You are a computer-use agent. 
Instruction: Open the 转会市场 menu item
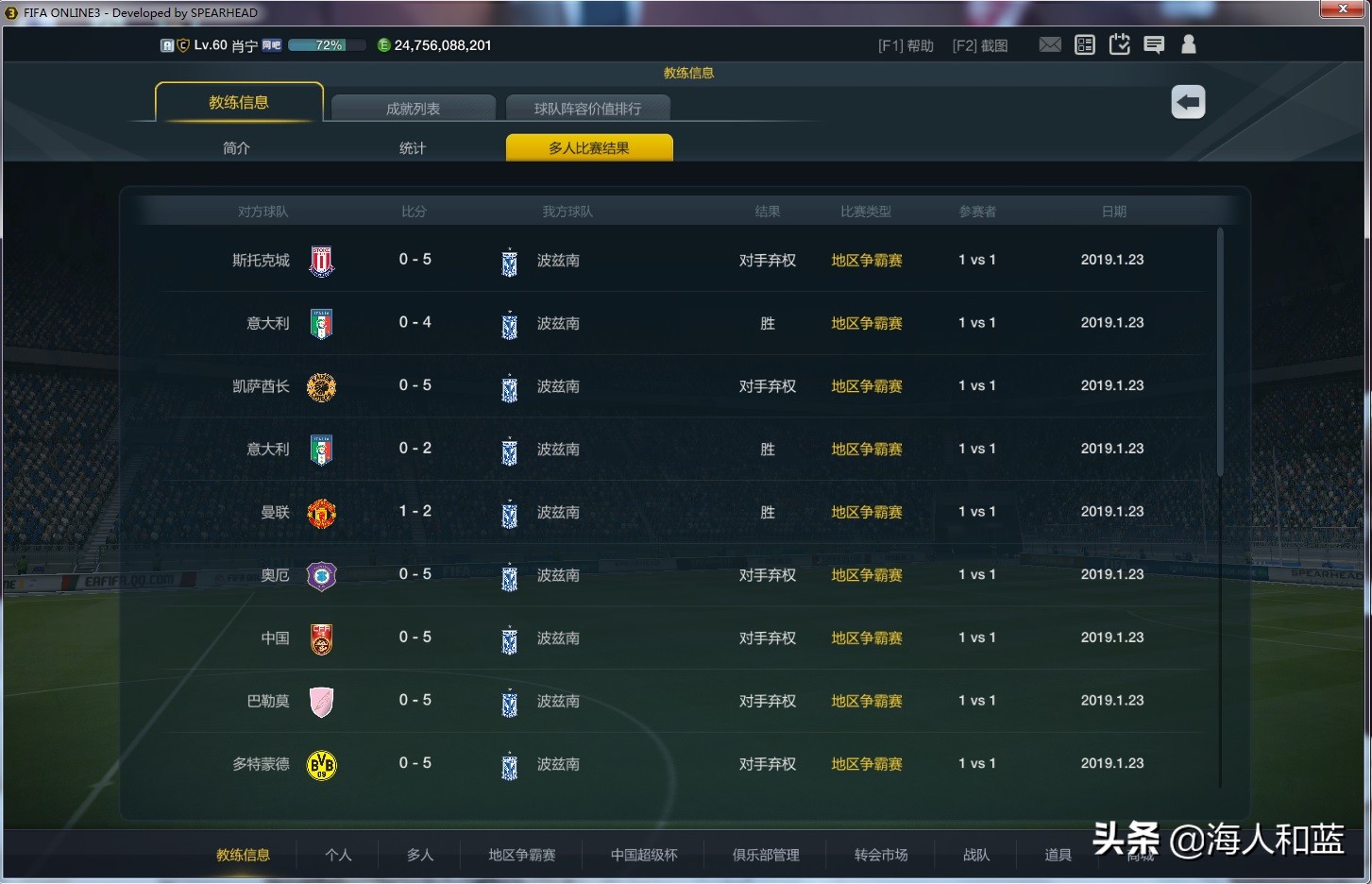(880, 855)
